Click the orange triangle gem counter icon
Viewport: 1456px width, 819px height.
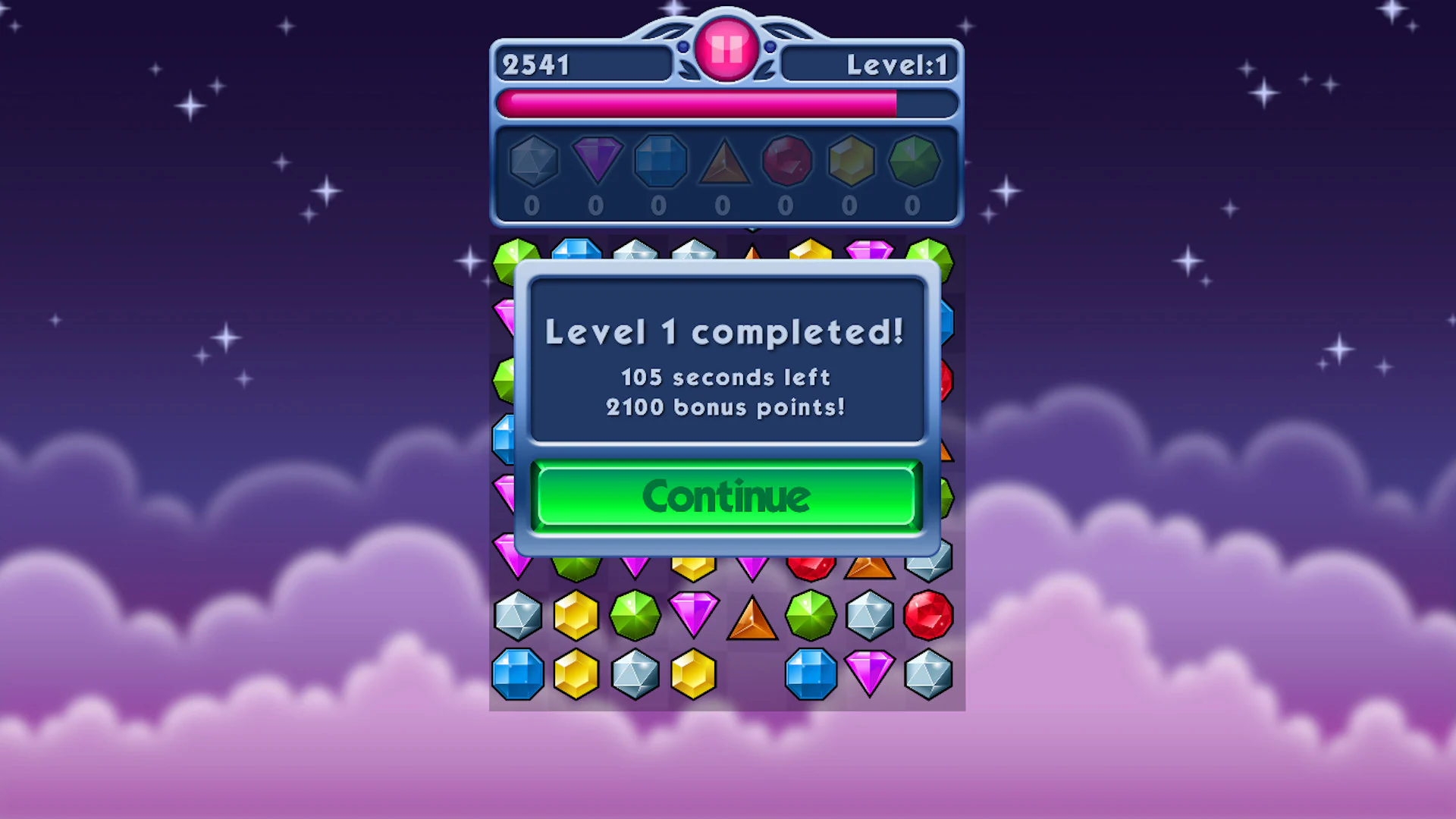coord(723,161)
